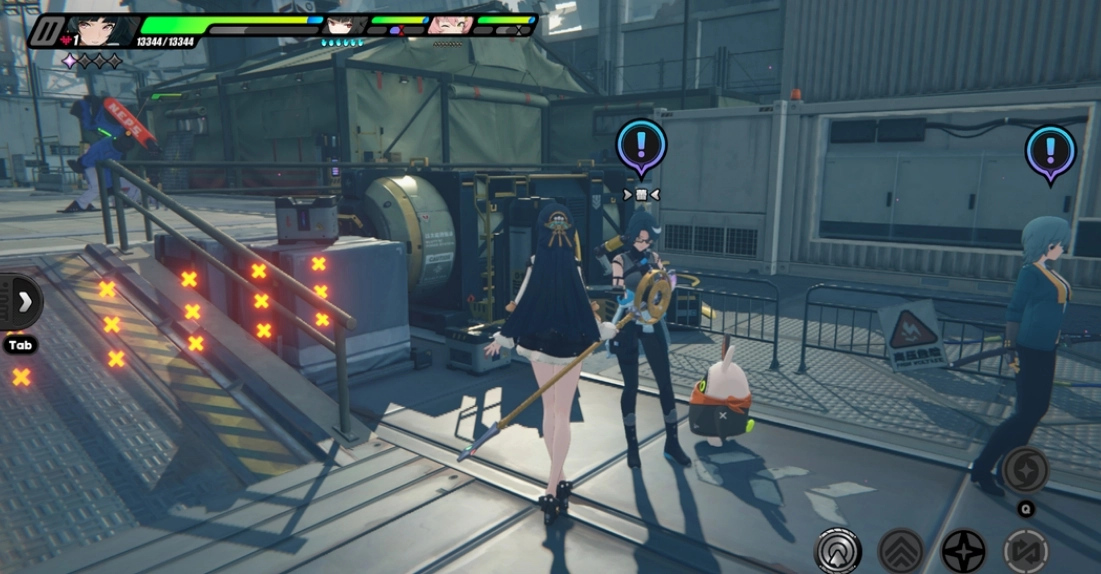Image resolution: width=1101 pixels, height=574 pixels.
Task: Pause the game with the top-left button
Action: tap(44, 31)
